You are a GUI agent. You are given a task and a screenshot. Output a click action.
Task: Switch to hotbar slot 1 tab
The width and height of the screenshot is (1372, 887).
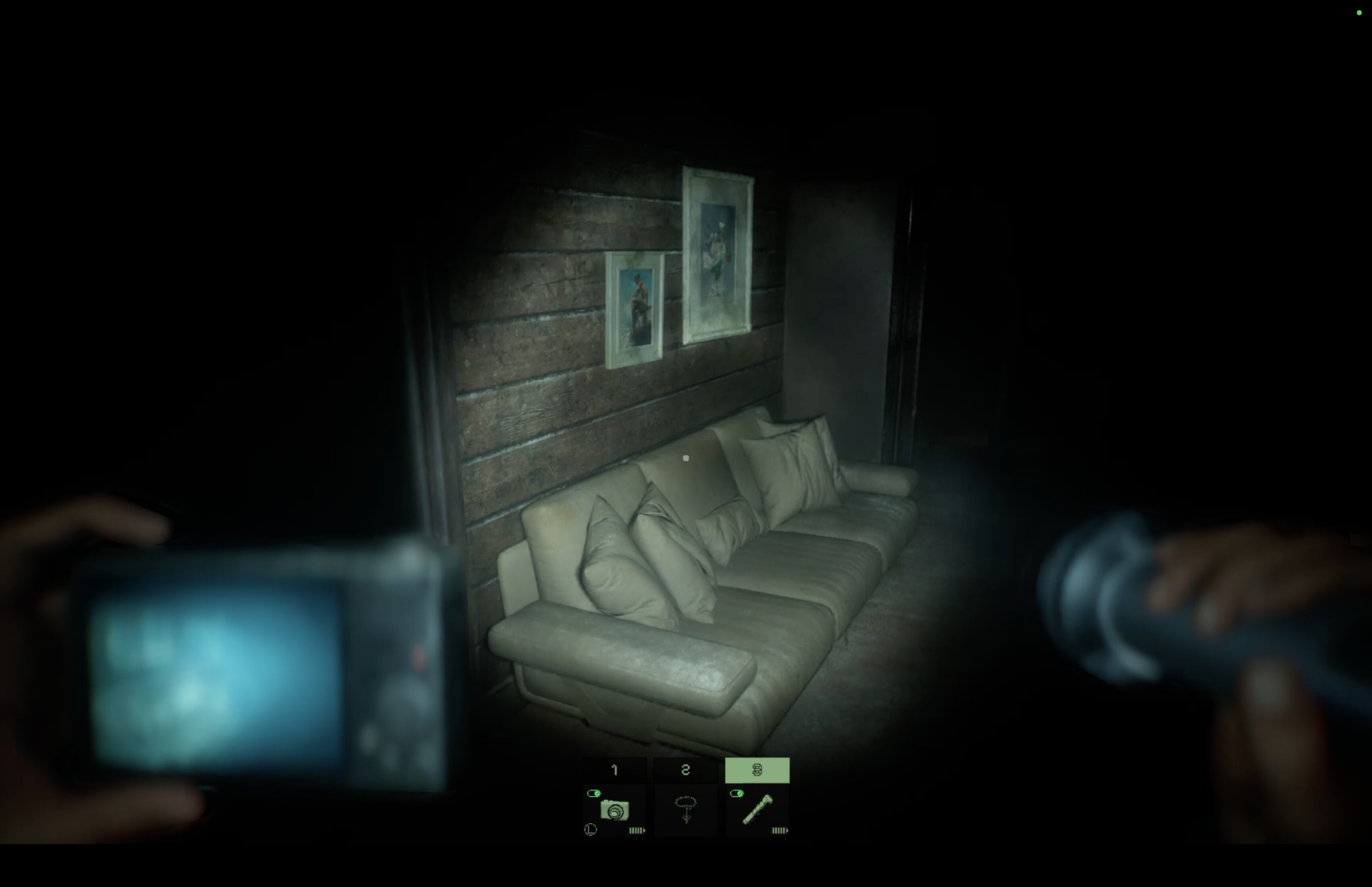tap(614, 769)
